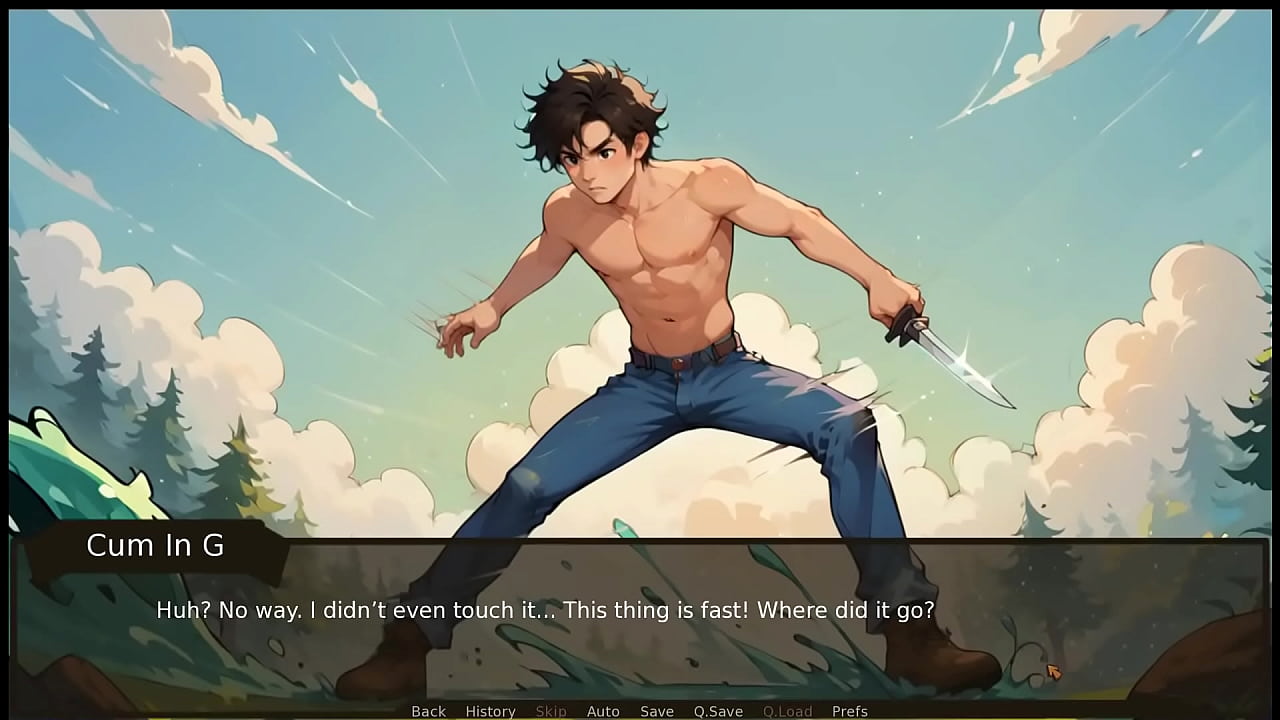Image resolution: width=1280 pixels, height=720 pixels.
Task: Click the quick menu bar at the bottom
Action: click(x=640, y=711)
